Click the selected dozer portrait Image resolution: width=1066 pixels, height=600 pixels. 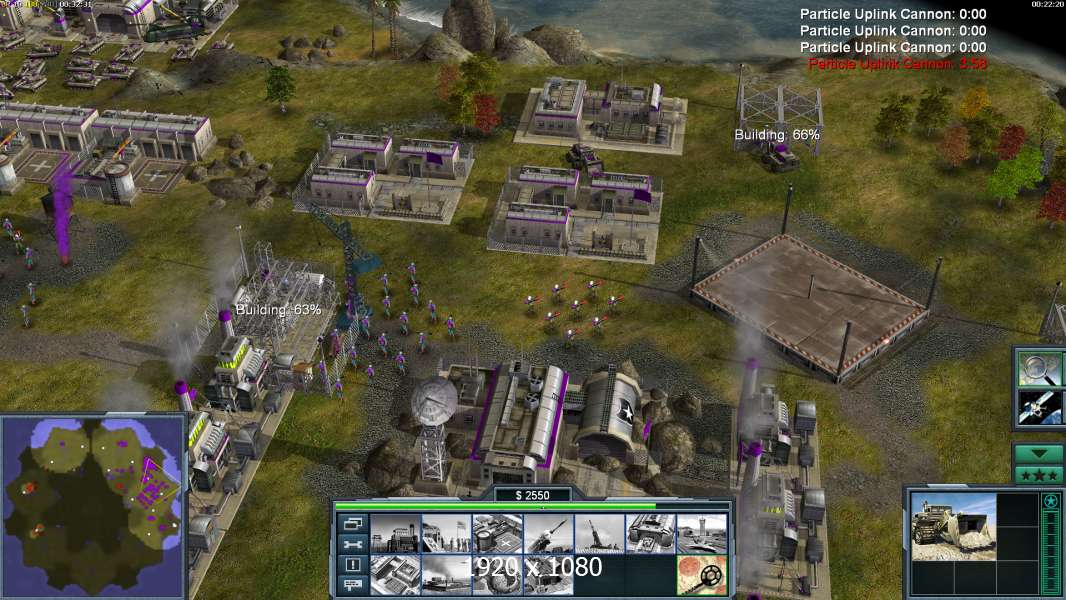[x=953, y=526]
